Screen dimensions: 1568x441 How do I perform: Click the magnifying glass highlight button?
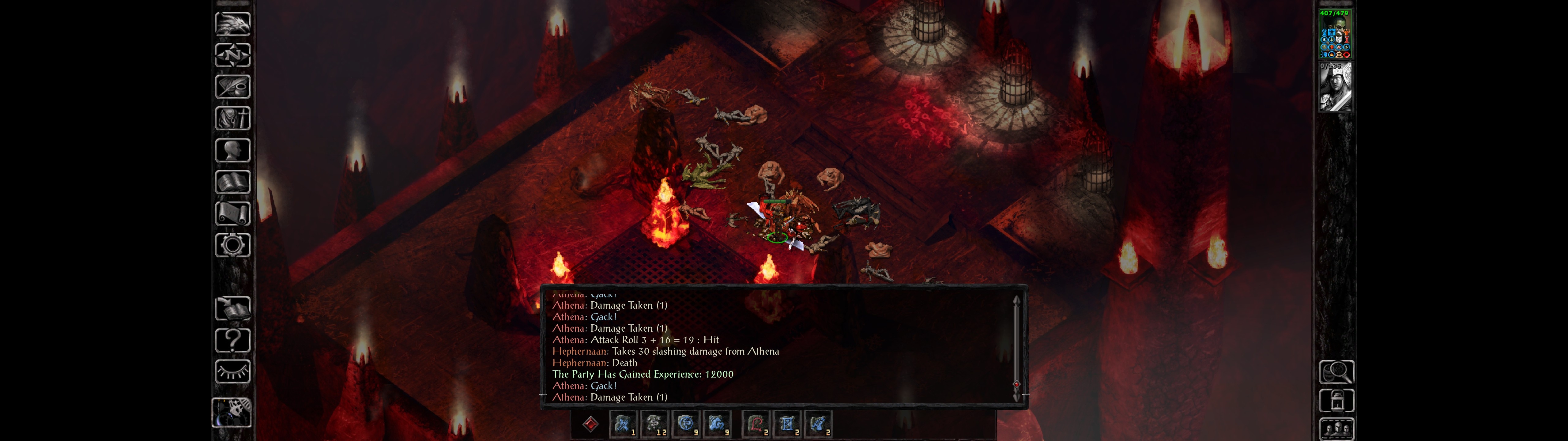tap(1336, 371)
